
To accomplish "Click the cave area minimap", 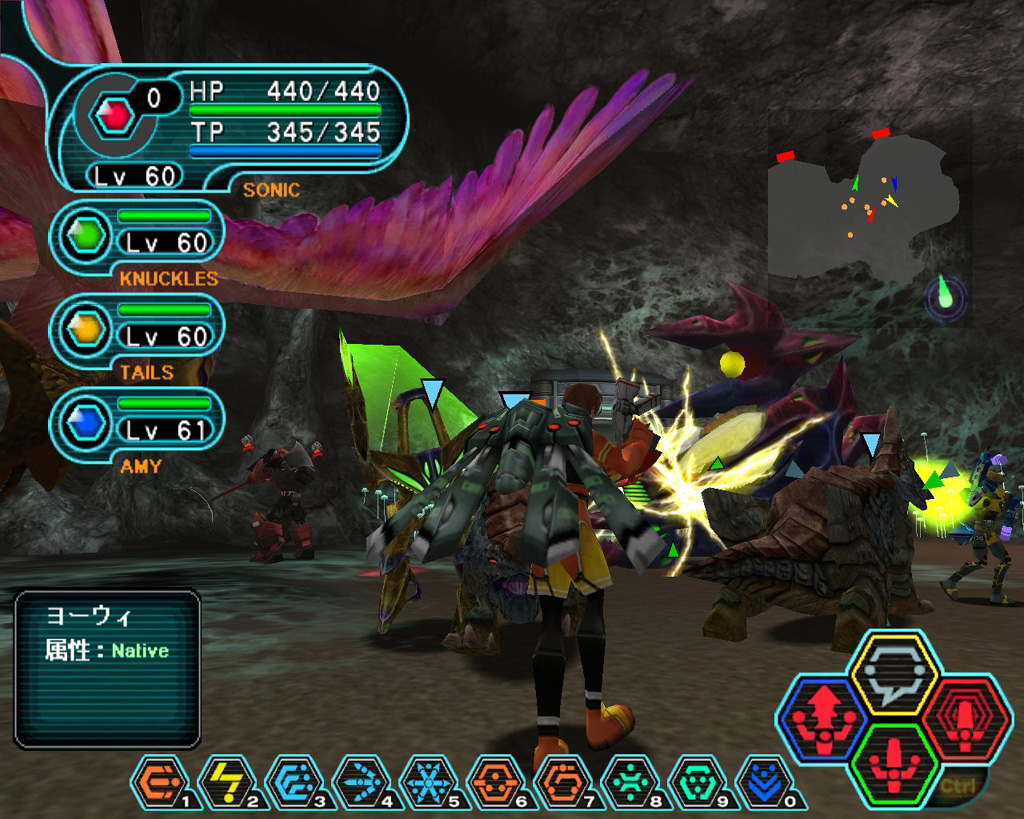I will (862, 212).
